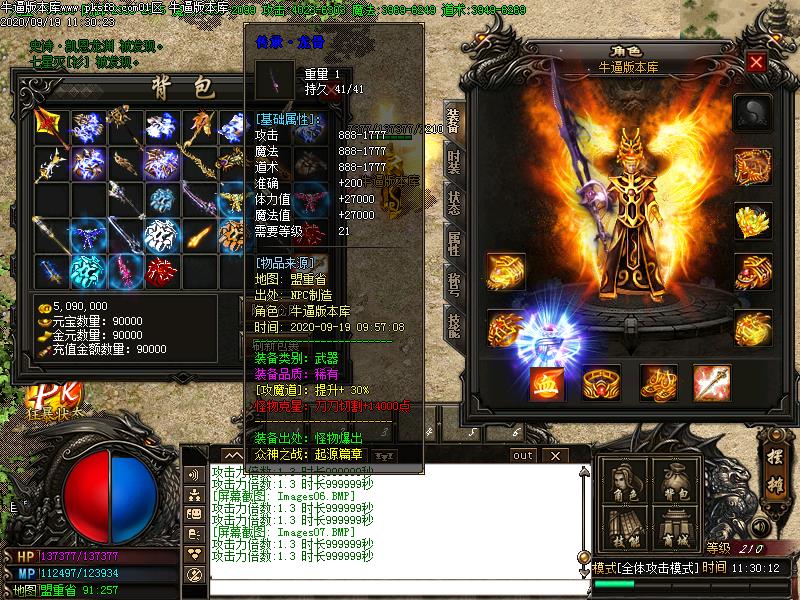
Task: Open the 状态 (status) tab
Action: pyautogui.click(x=453, y=200)
